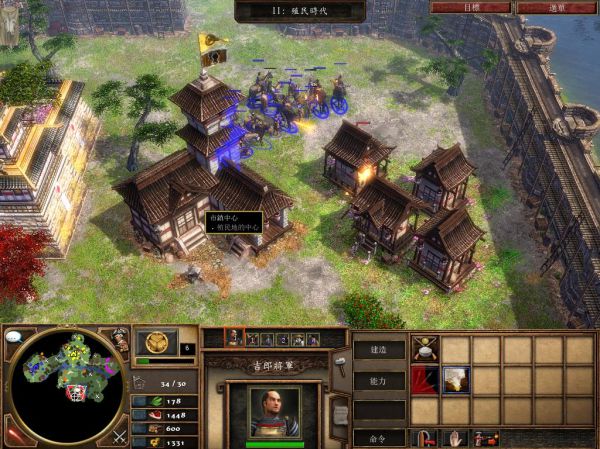Click the command icon left of stop hand
Image resolution: width=600 pixels, height=449 pixels.
[x=427, y=438]
